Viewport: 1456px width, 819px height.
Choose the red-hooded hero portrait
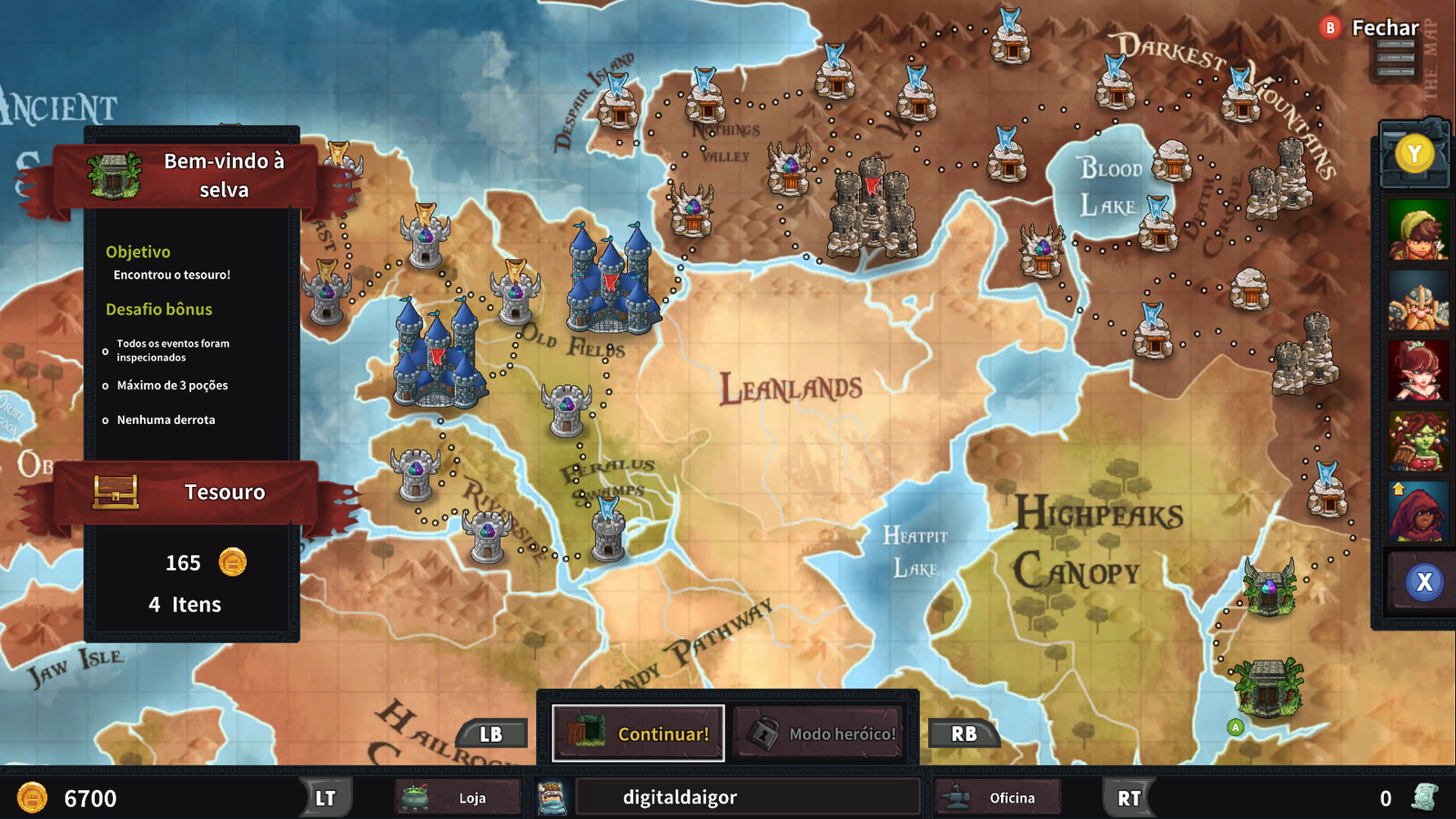1418,511
